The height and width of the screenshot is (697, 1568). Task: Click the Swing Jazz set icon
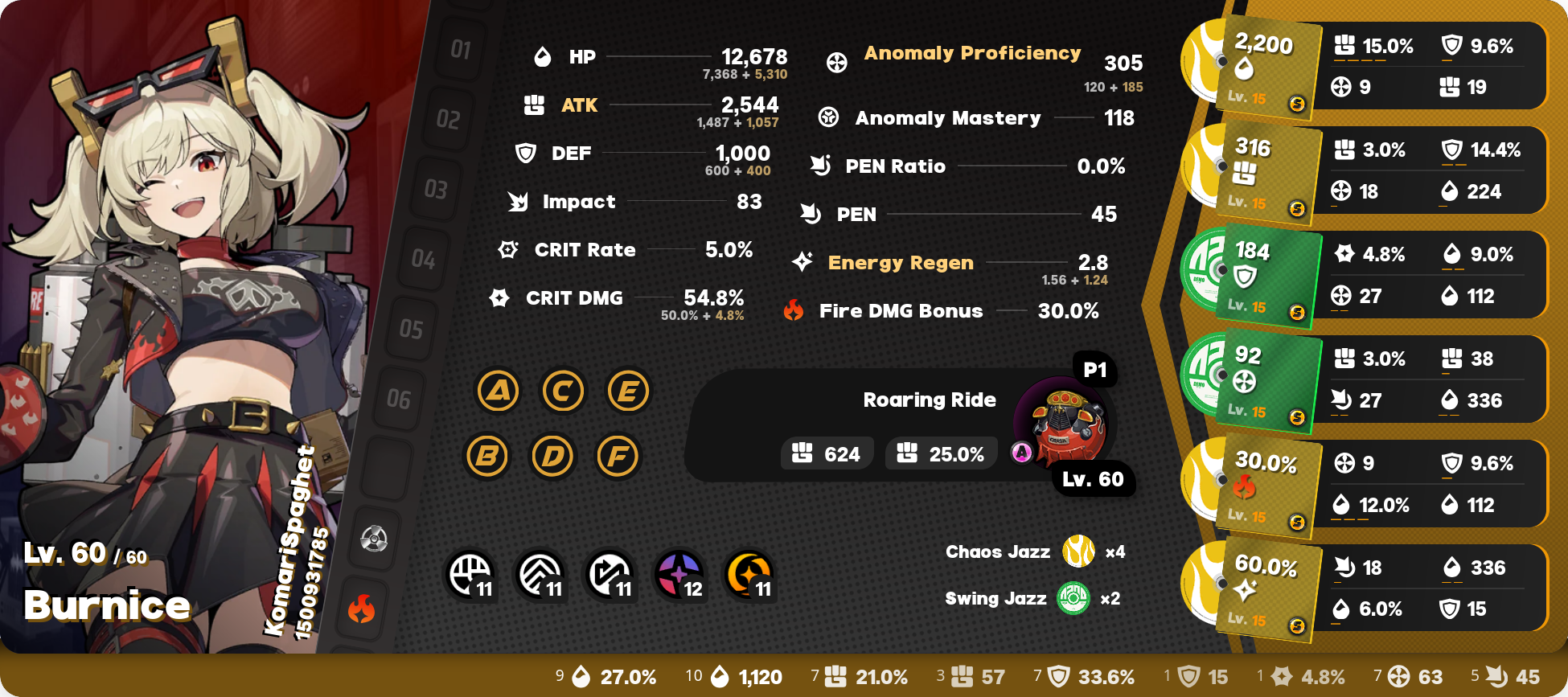click(x=1073, y=598)
